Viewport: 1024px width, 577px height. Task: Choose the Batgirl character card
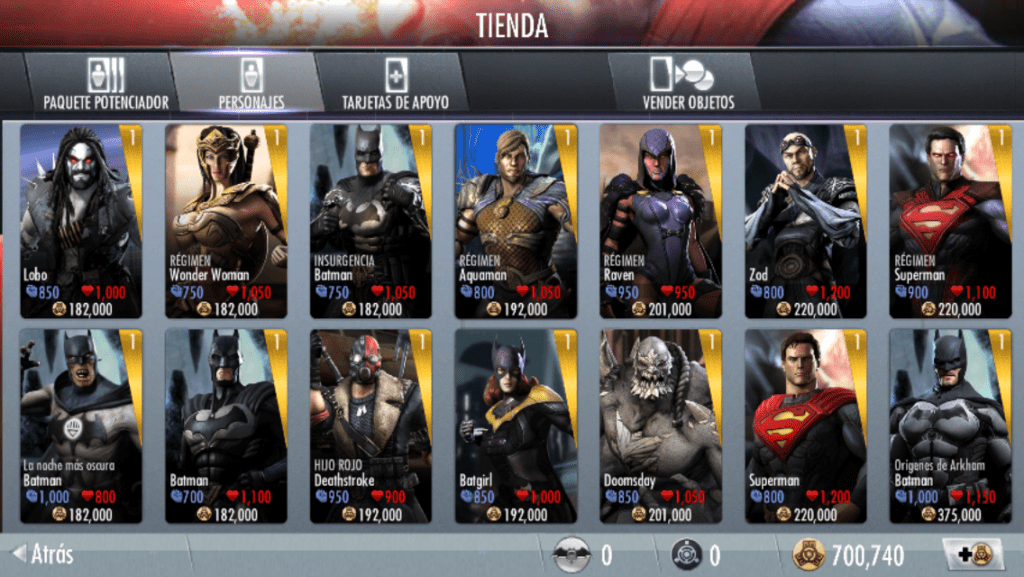point(516,426)
